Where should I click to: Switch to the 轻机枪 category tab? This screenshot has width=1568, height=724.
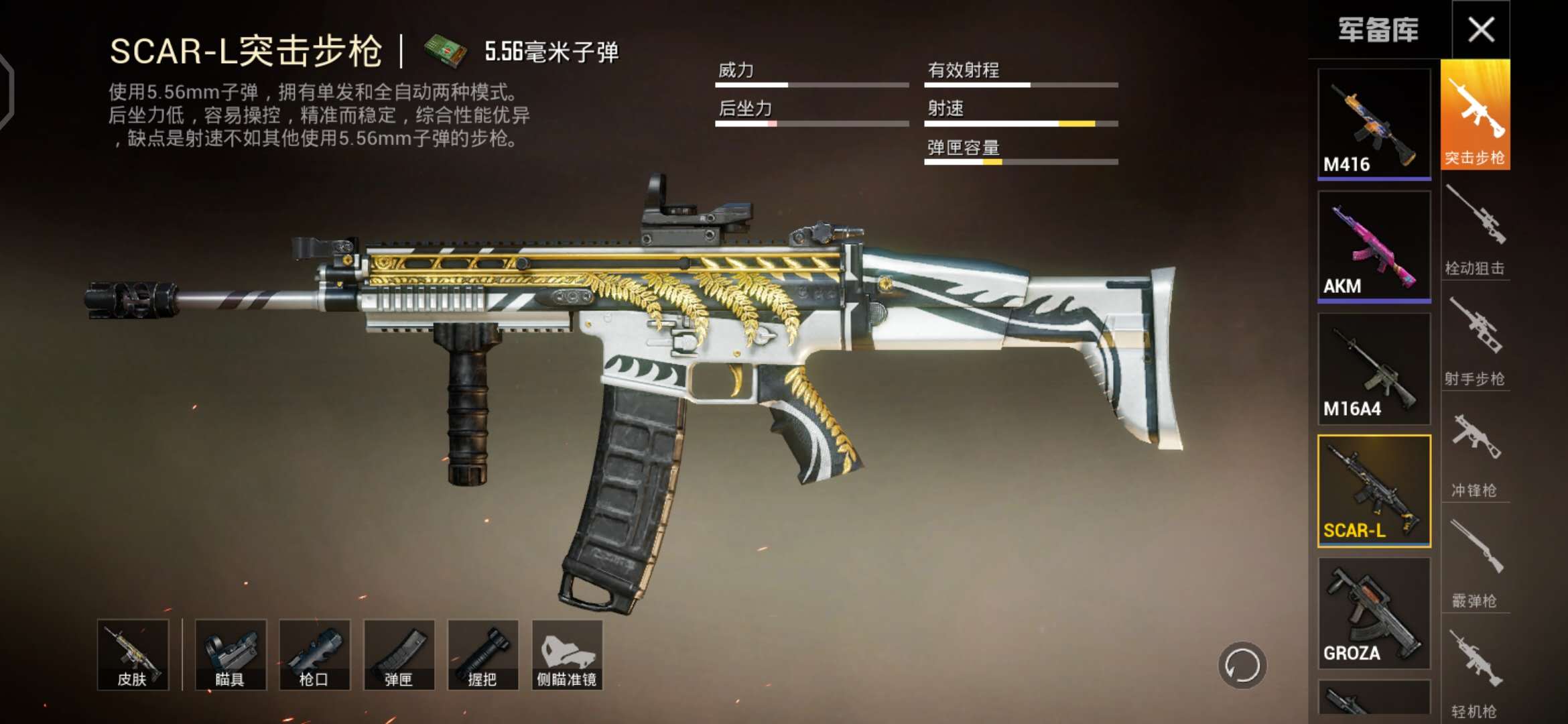[1475, 673]
